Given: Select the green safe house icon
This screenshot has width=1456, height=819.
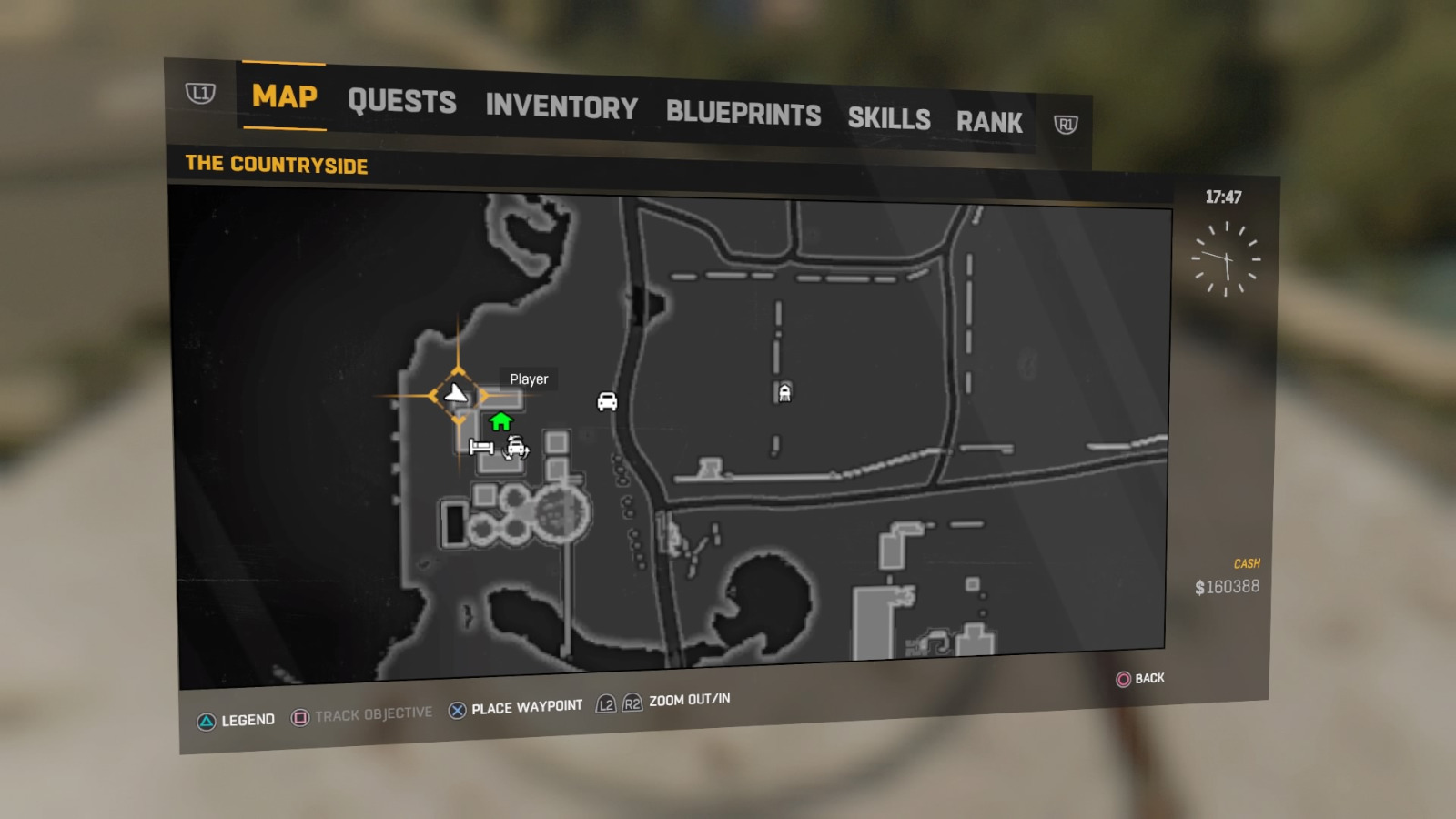Looking at the screenshot, I should [x=500, y=420].
